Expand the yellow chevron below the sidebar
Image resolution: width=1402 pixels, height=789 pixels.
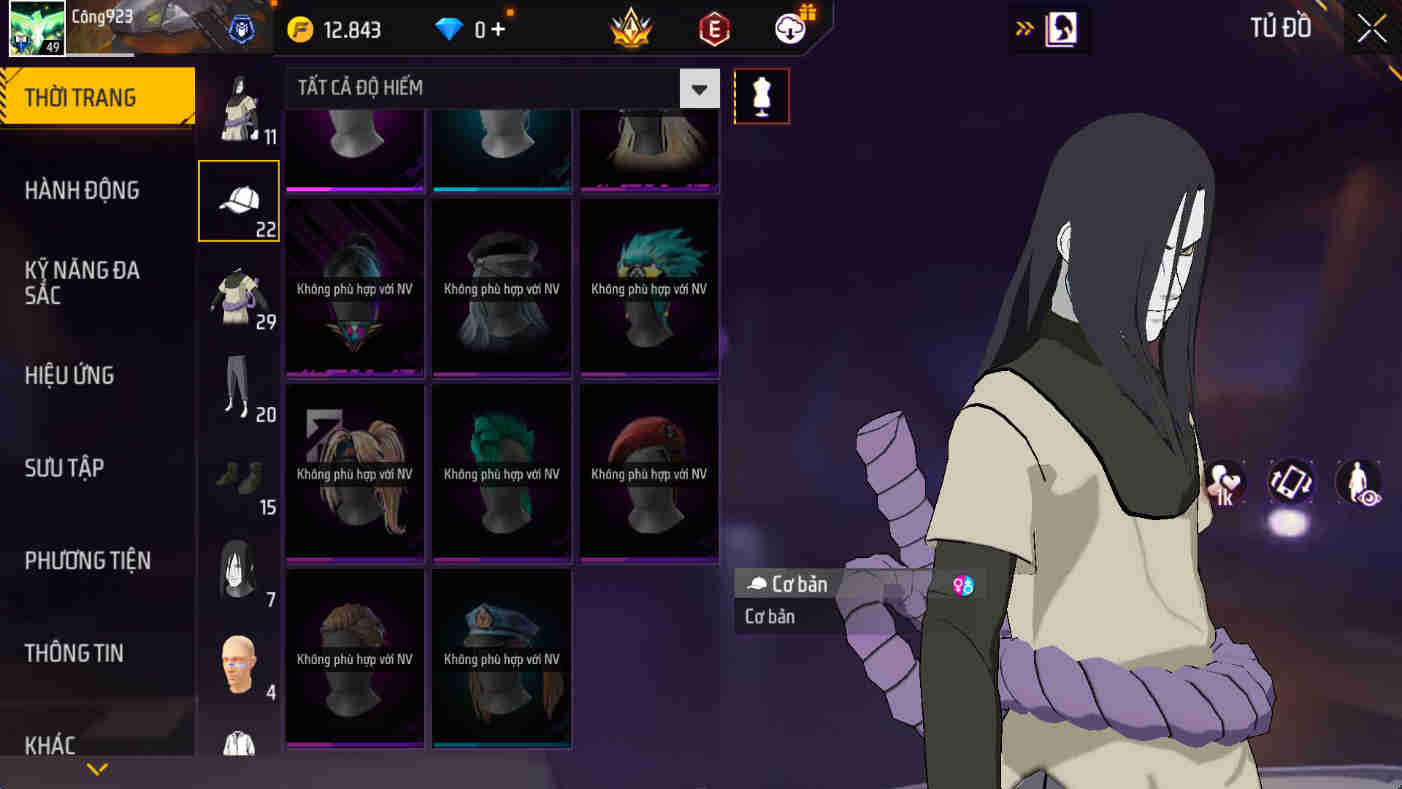[x=96, y=769]
